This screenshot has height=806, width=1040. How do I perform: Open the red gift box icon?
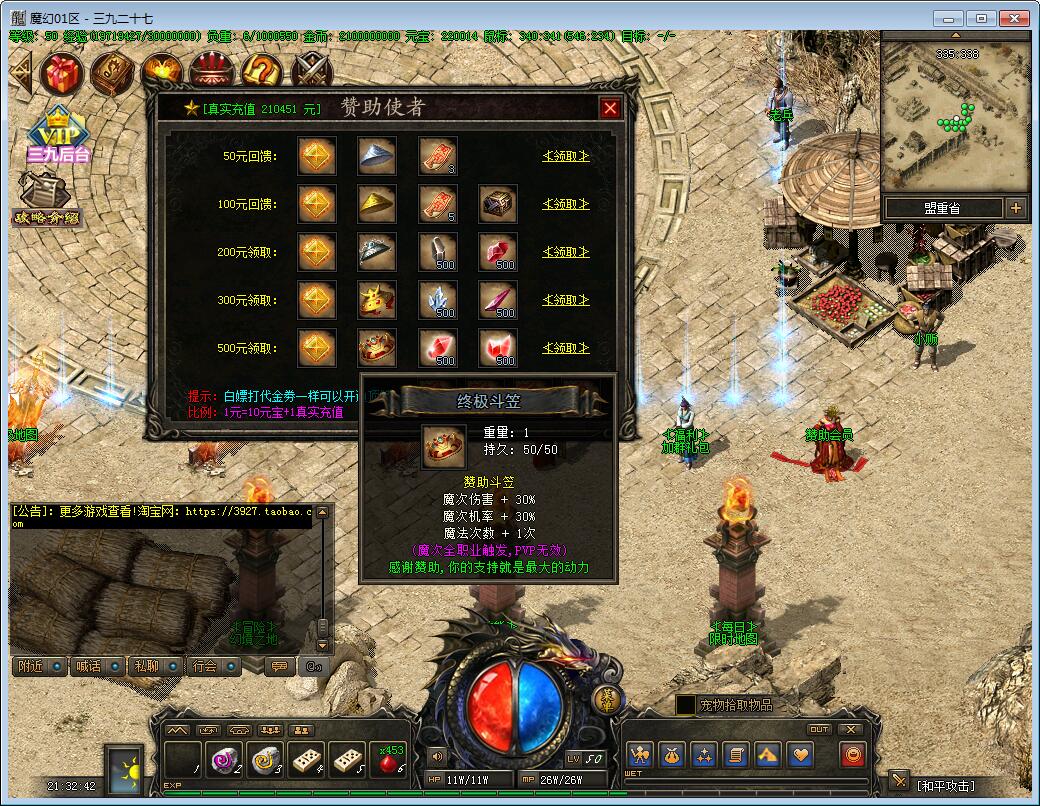[62, 72]
